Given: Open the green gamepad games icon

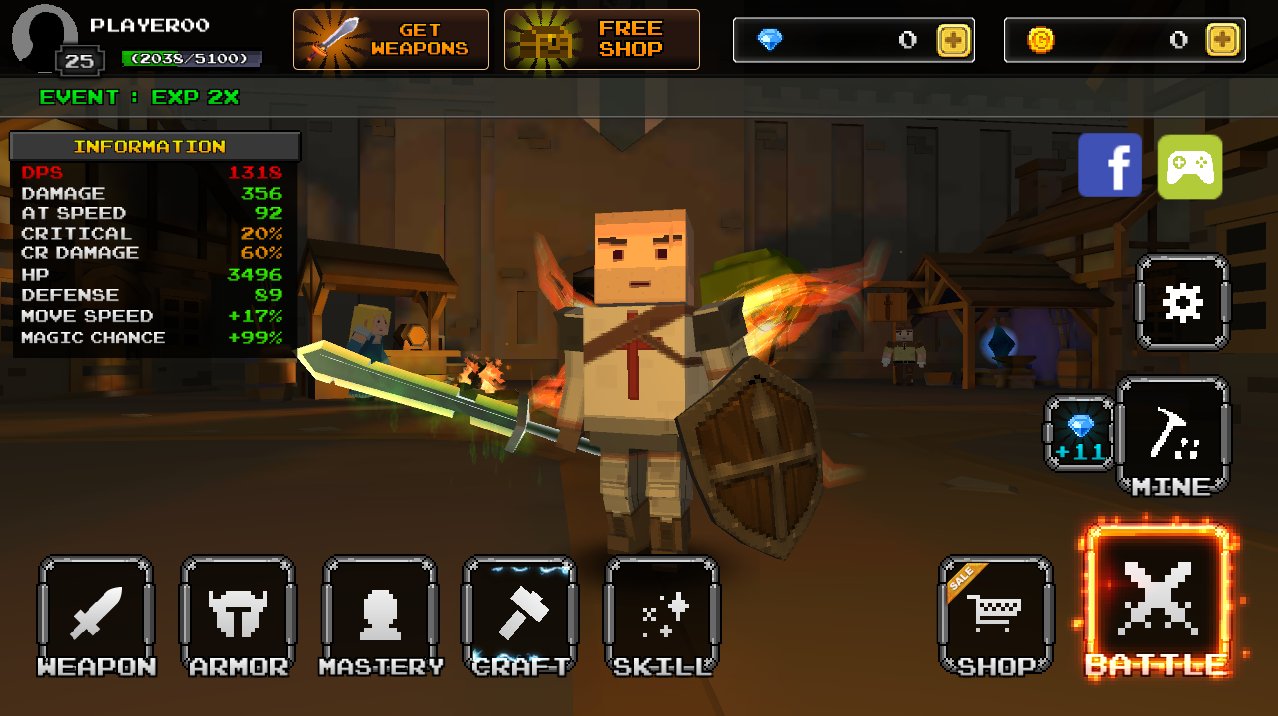Looking at the screenshot, I should [x=1190, y=166].
